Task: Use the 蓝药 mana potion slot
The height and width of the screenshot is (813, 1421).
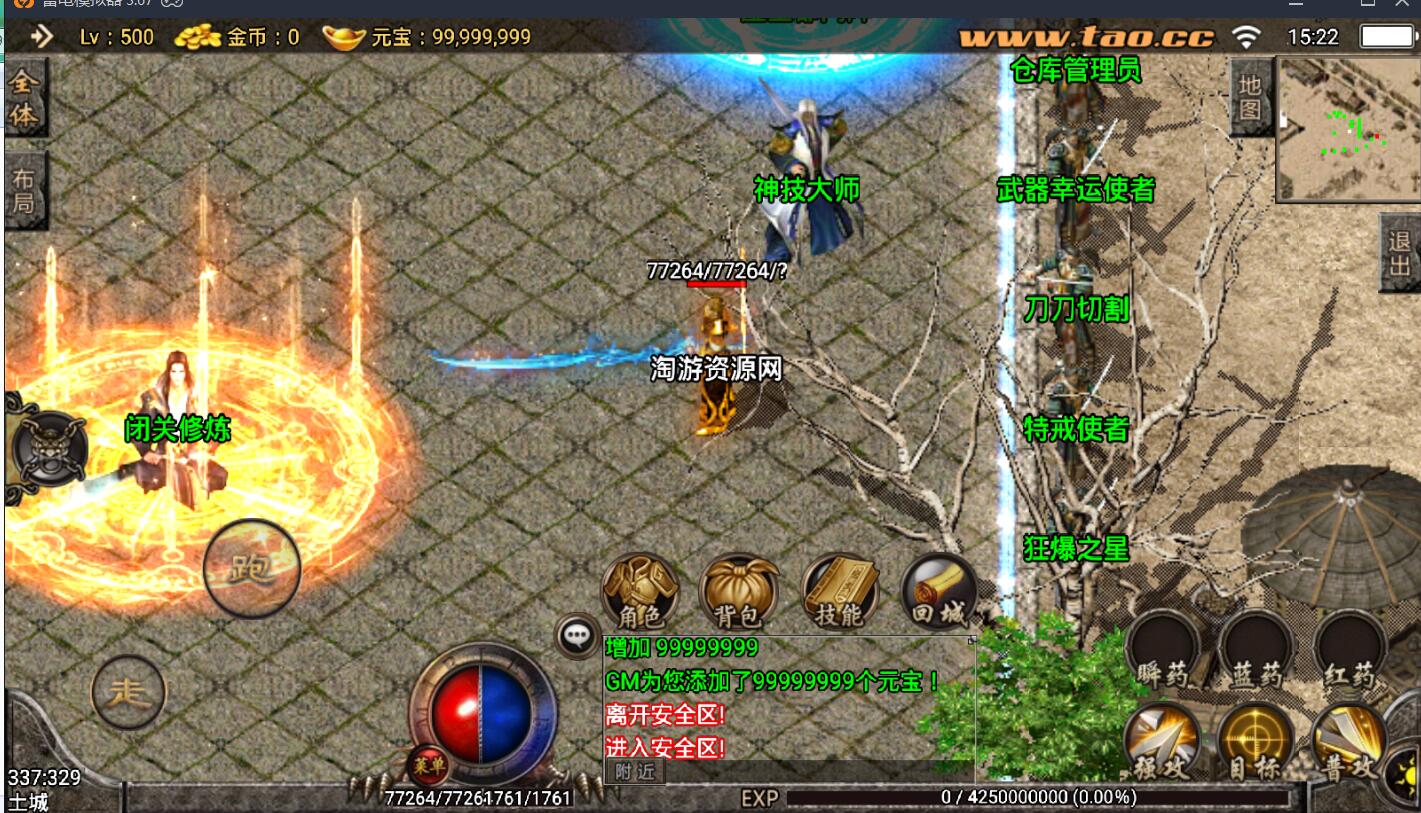Action: click(1256, 650)
